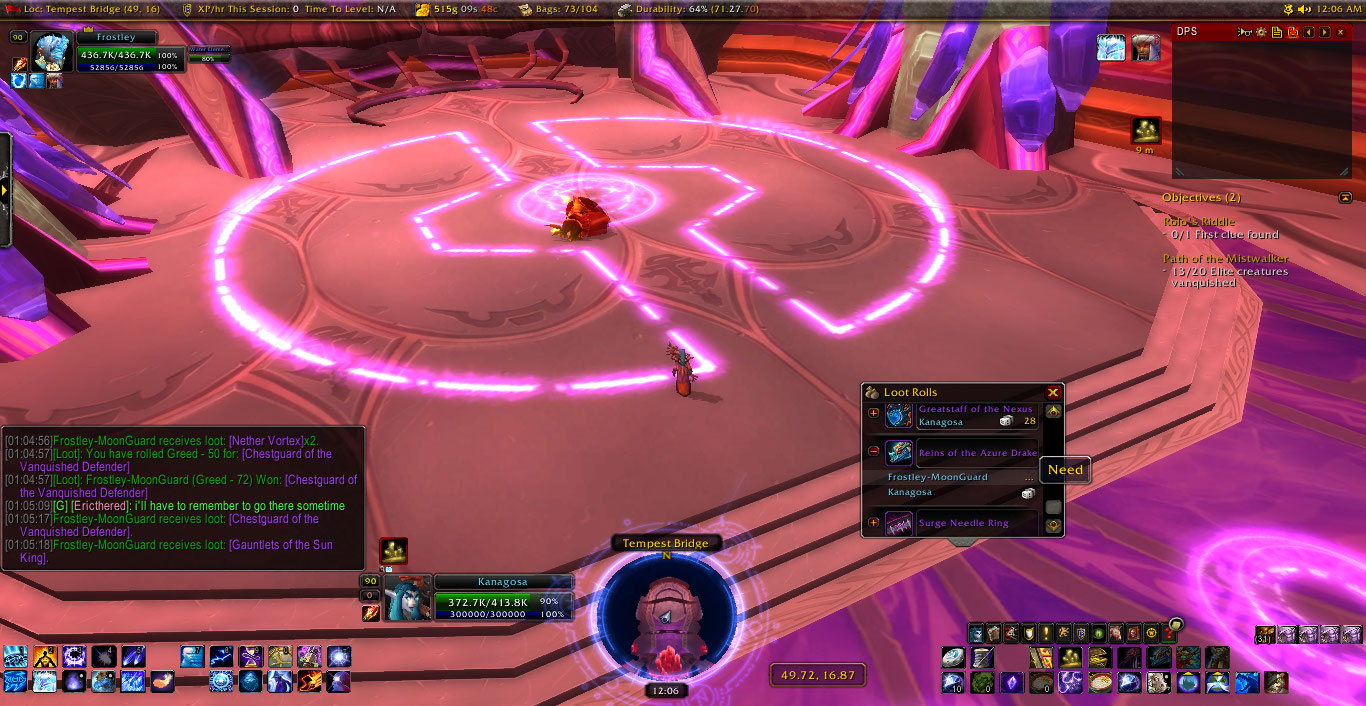Select the Reins of the Azure Drake item
This screenshot has height=706, width=1366.
(899, 452)
